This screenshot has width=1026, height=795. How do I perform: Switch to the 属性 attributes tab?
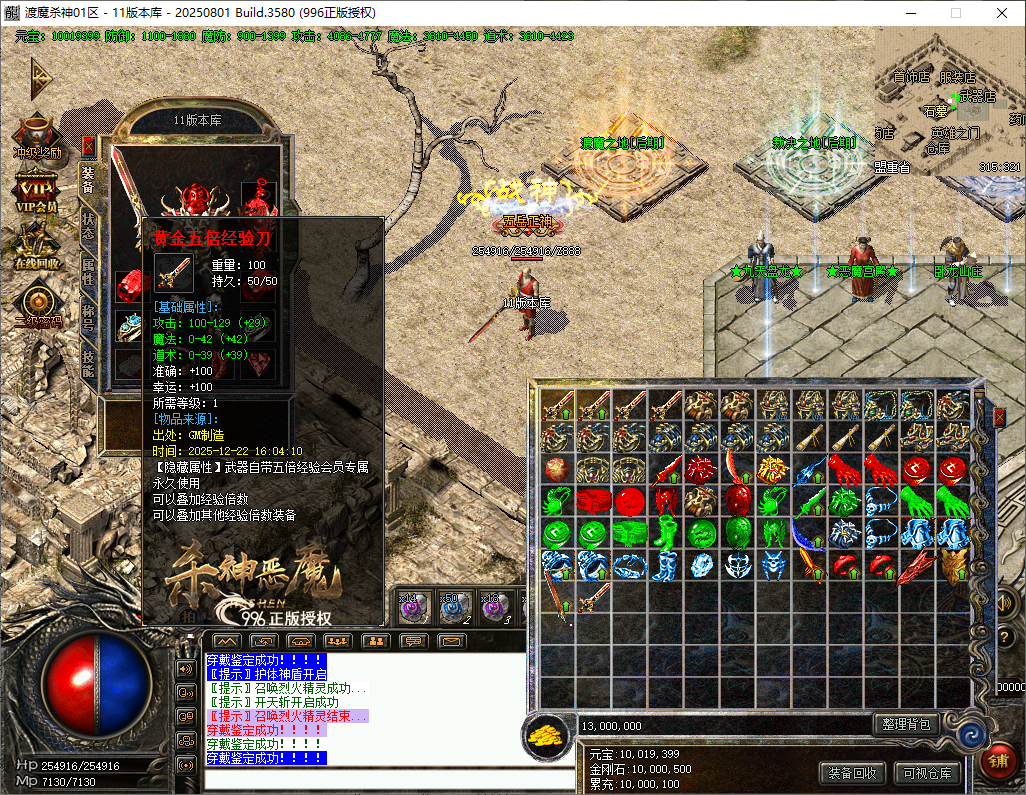(88, 271)
